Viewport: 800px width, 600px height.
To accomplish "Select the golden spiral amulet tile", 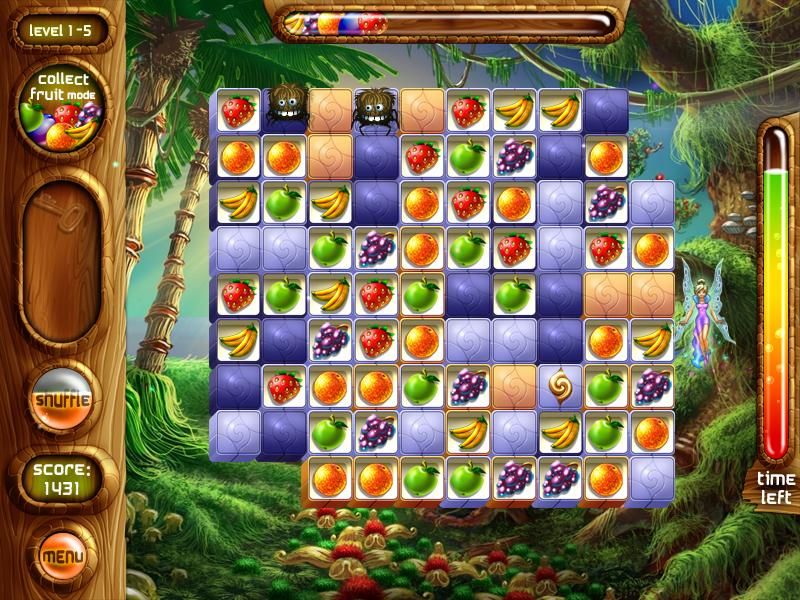I will tap(559, 385).
